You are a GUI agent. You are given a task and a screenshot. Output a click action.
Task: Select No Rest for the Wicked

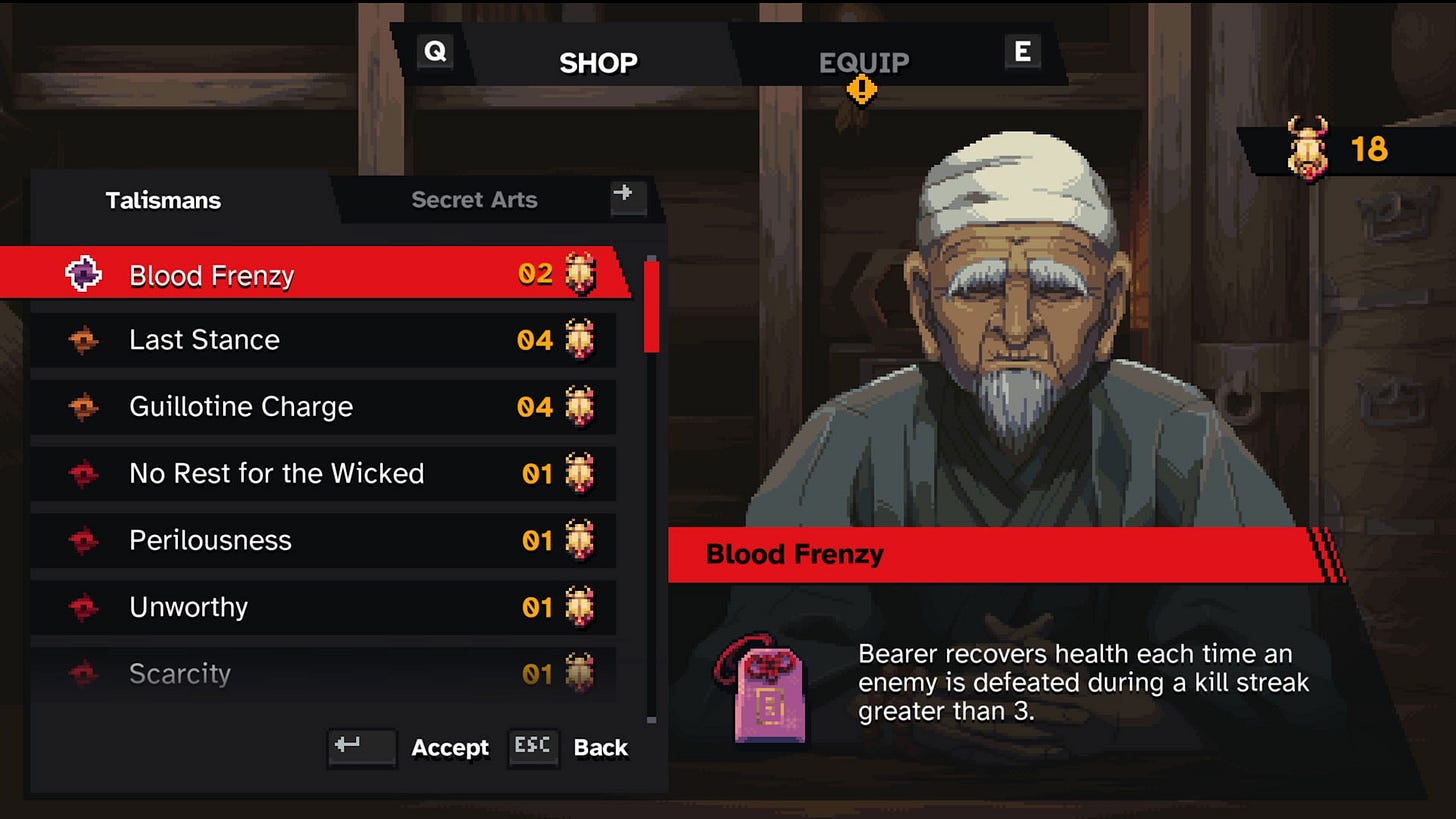point(276,473)
